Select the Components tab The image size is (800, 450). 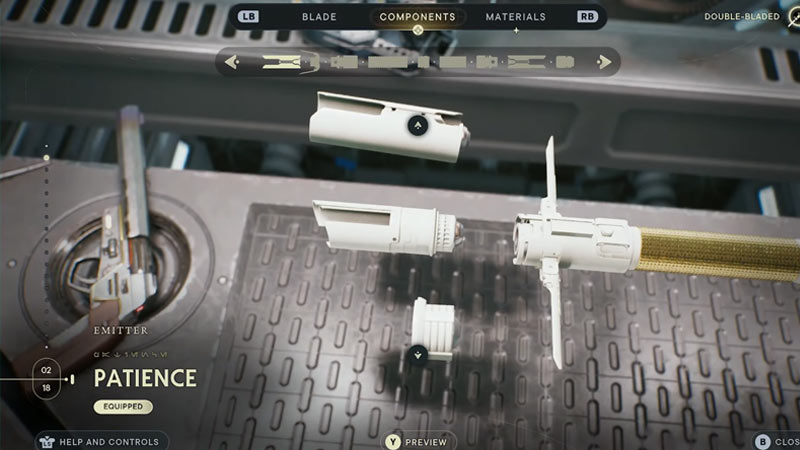417,17
